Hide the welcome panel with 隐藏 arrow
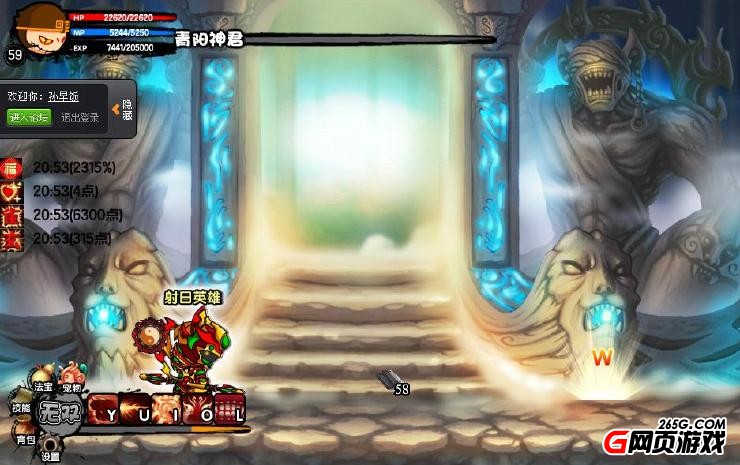This screenshot has height=465, width=740. click(x=125, y=110)
